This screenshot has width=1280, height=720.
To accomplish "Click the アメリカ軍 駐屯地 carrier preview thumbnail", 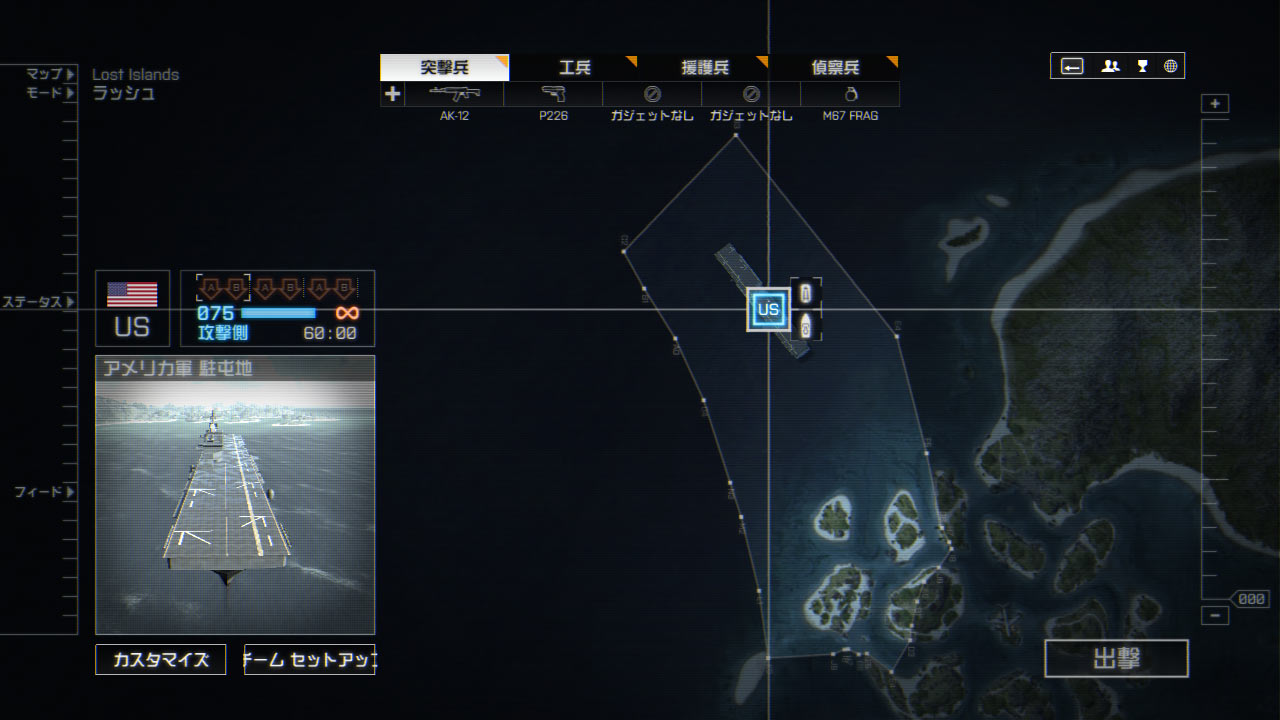I will point(235,495).
